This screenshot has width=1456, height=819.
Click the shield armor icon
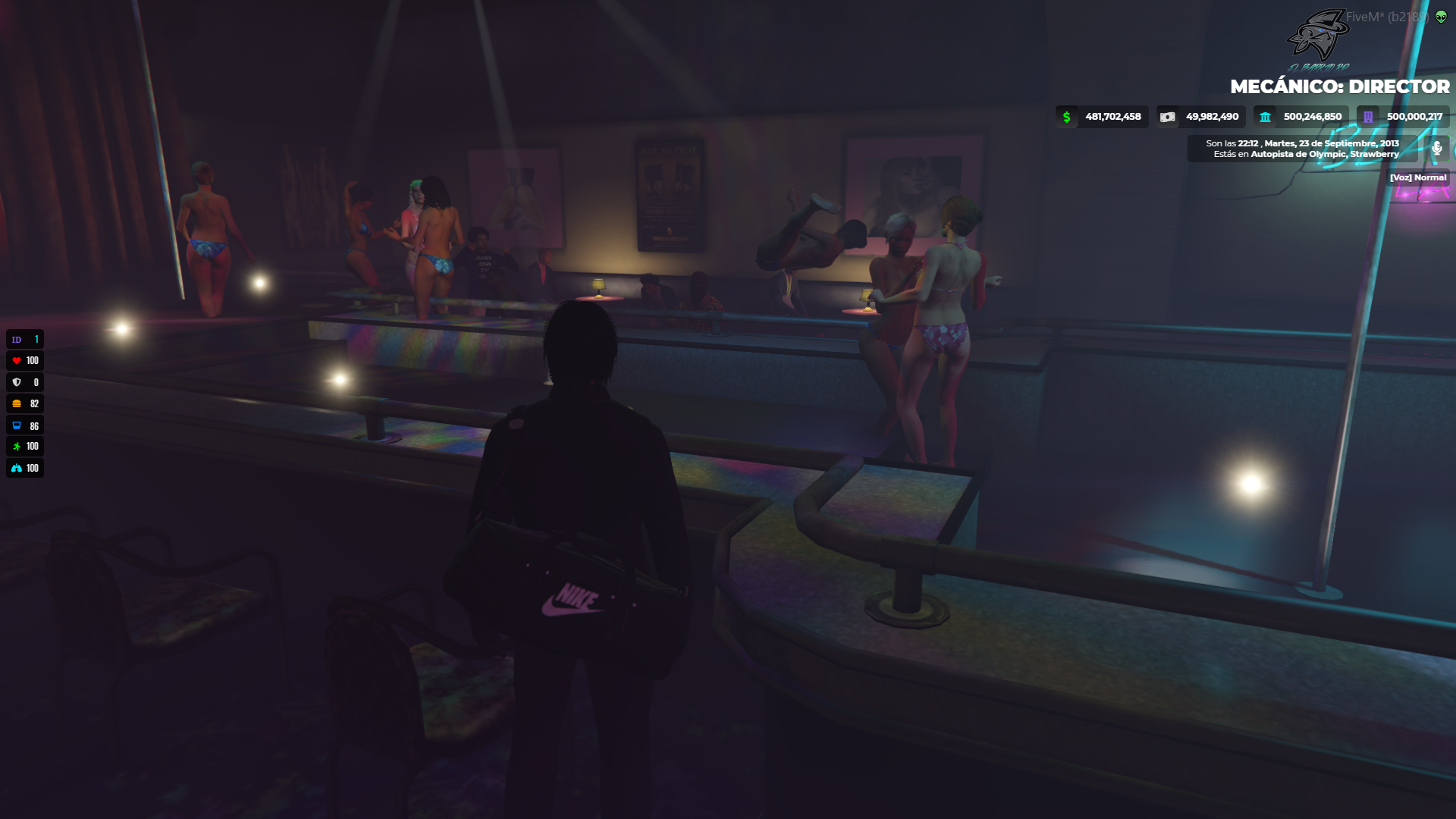pos(15,382)
